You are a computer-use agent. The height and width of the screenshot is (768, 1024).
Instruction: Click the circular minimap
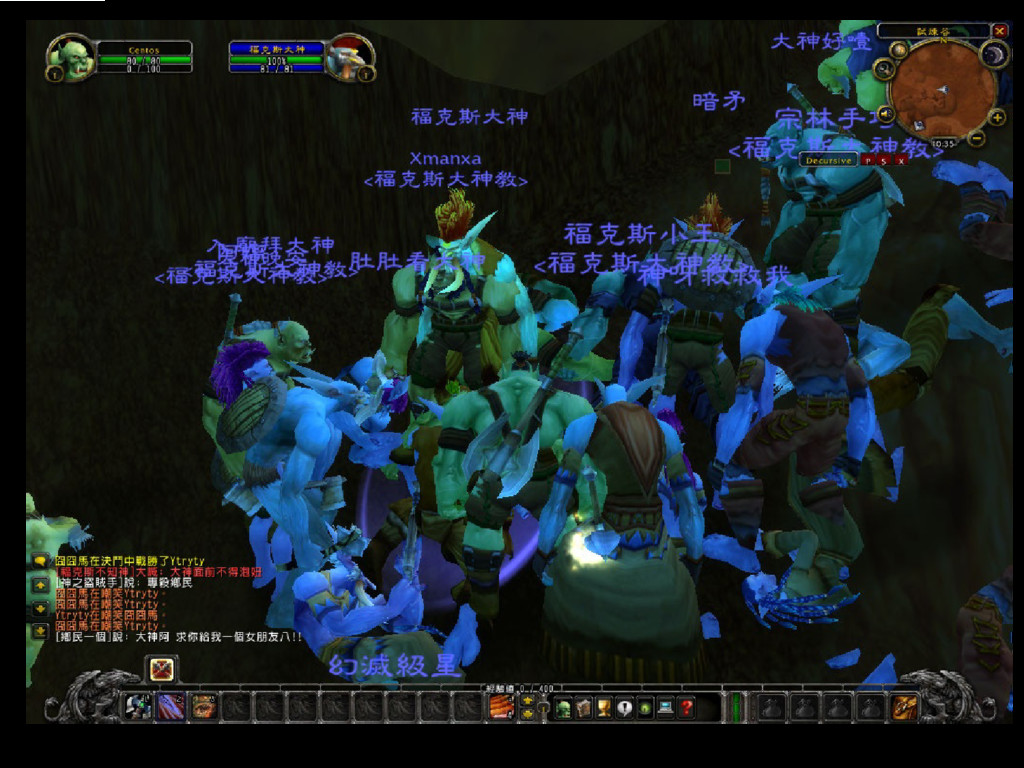[942, 90]
